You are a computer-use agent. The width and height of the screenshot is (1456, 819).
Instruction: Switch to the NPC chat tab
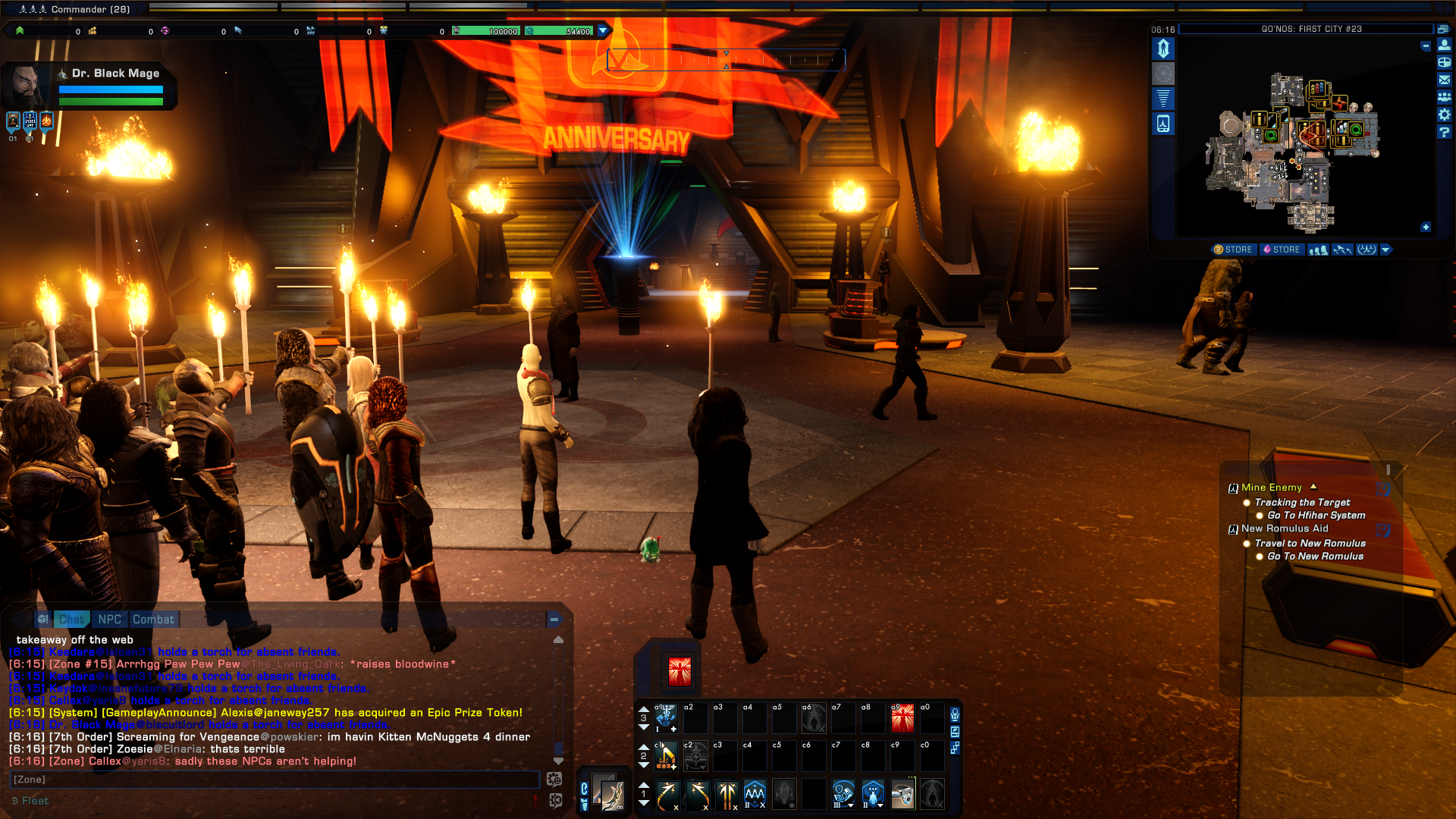pyautogui.click(x=109, y=620)
